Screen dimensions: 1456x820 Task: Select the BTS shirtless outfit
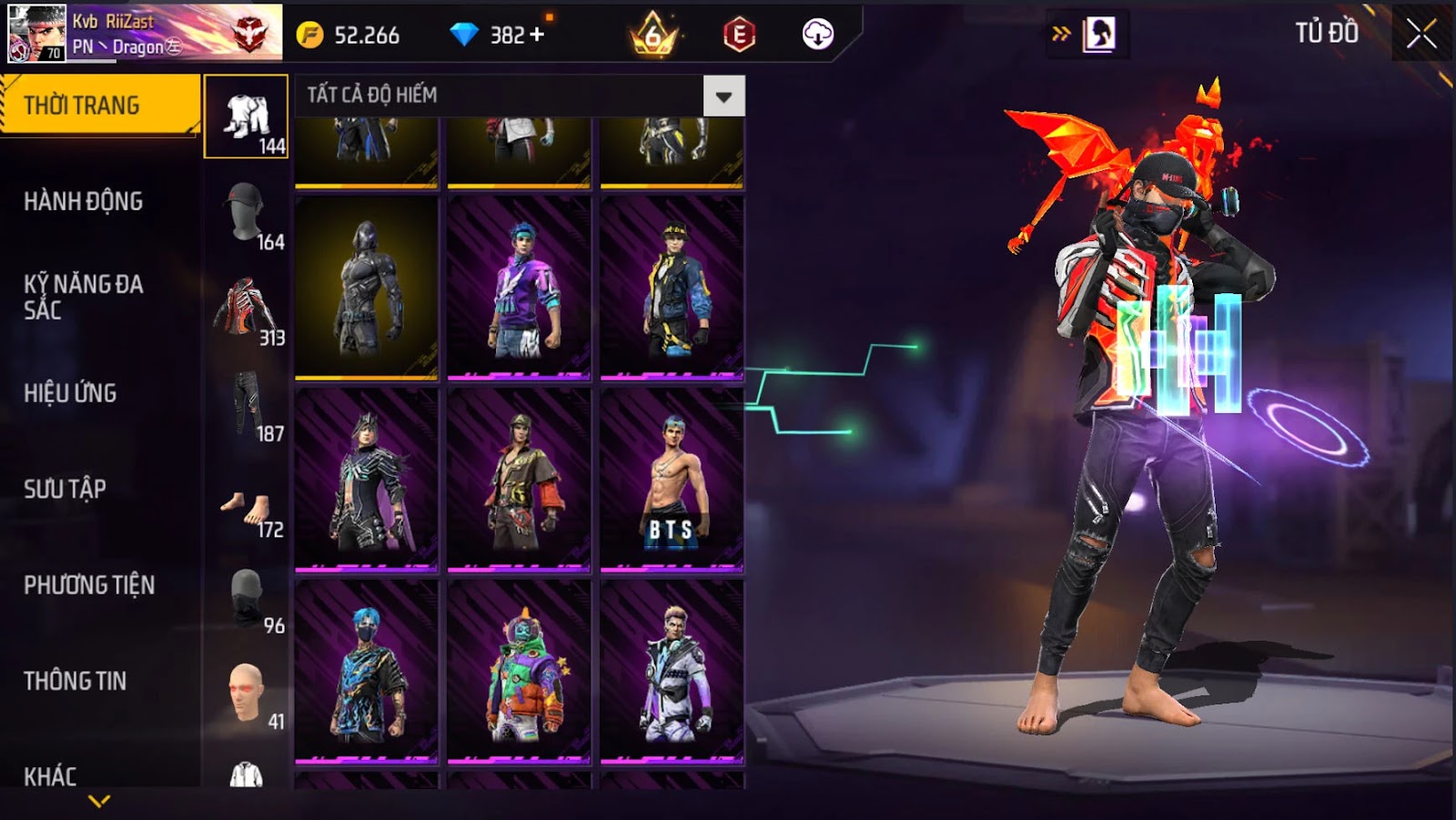[x=672, y=481]
